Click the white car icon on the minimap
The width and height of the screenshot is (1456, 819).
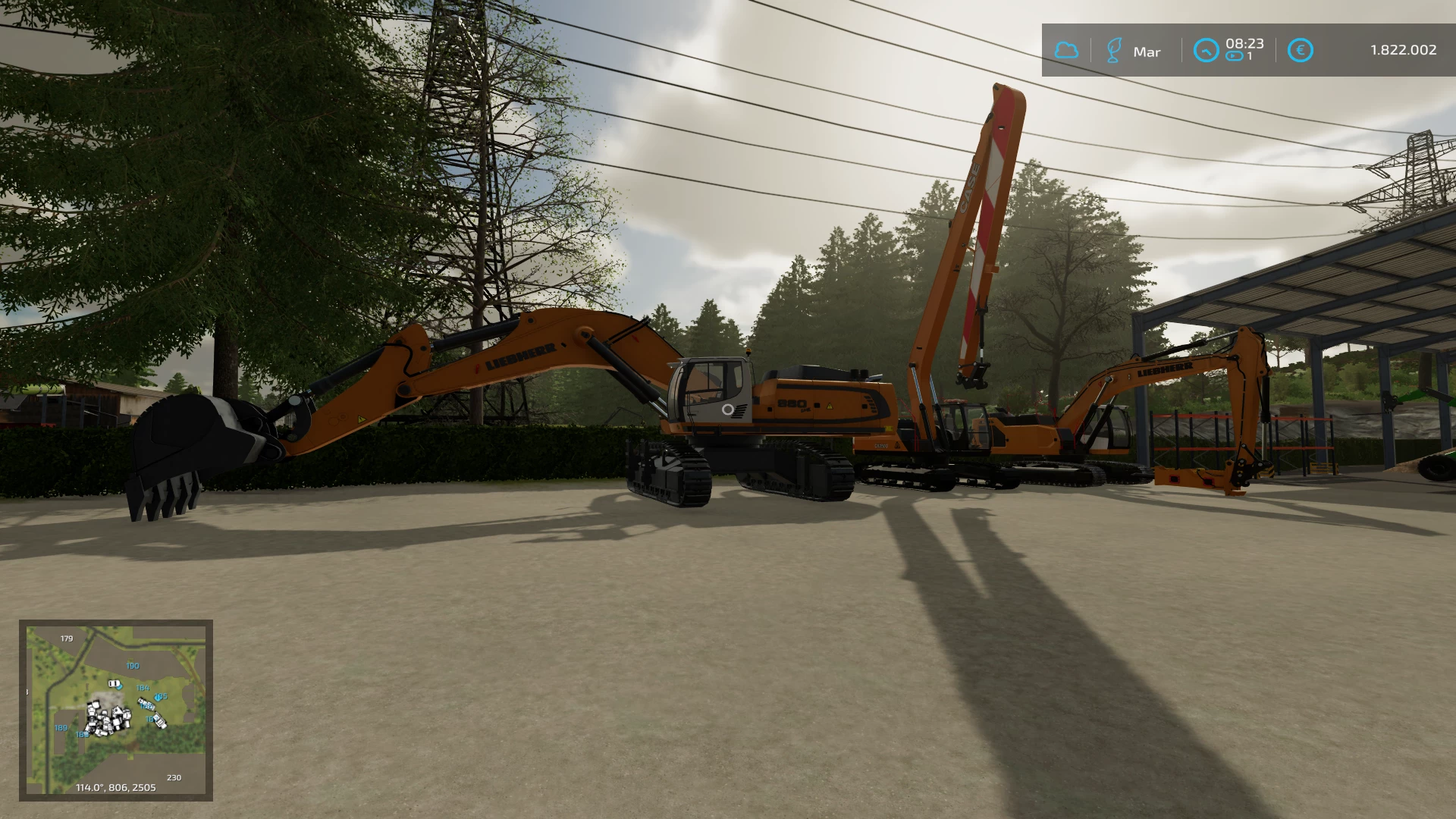[114, 683]
